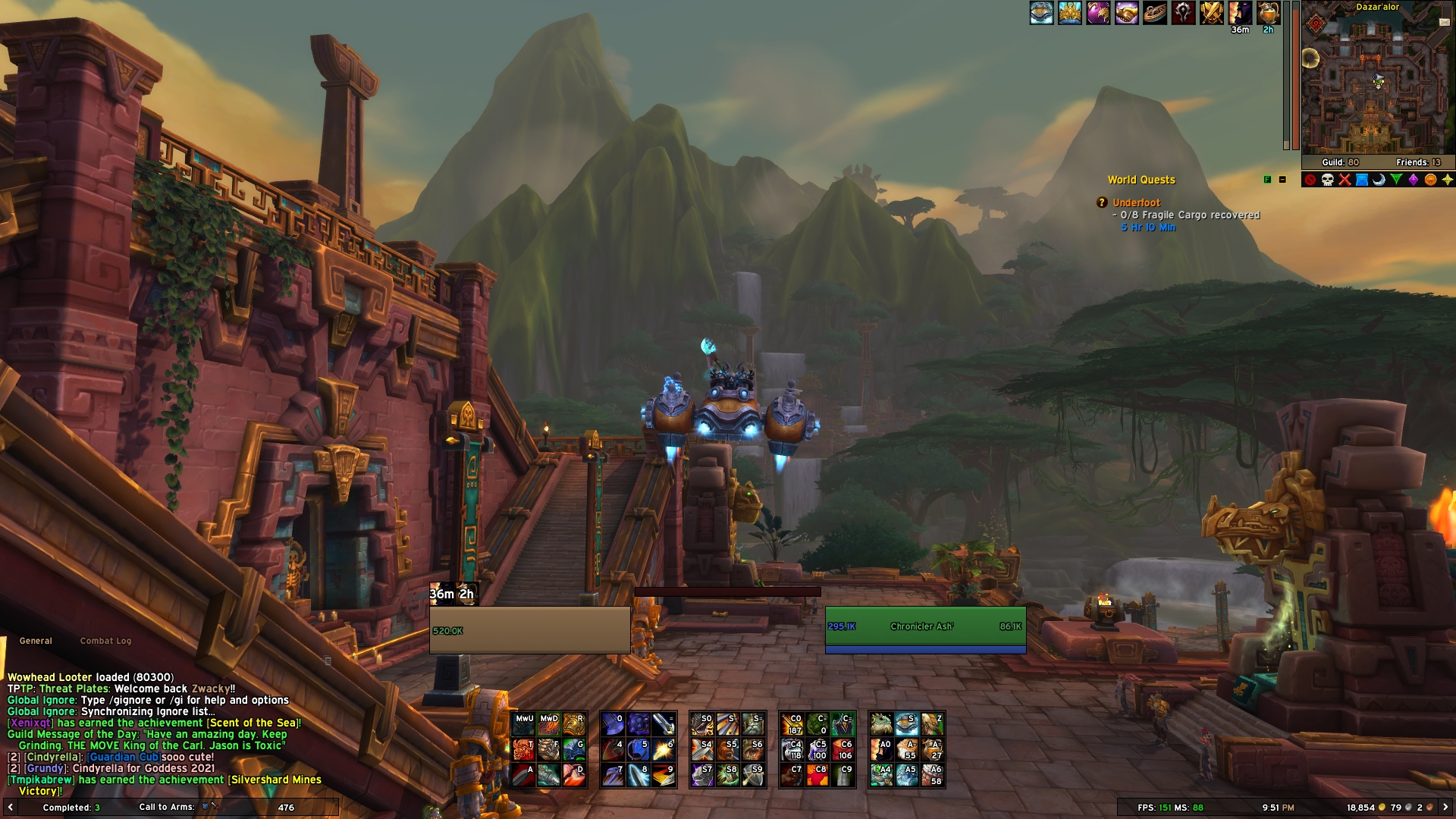Open the General chat tab
The image size is (1456, 819).
tap(35, 641)
